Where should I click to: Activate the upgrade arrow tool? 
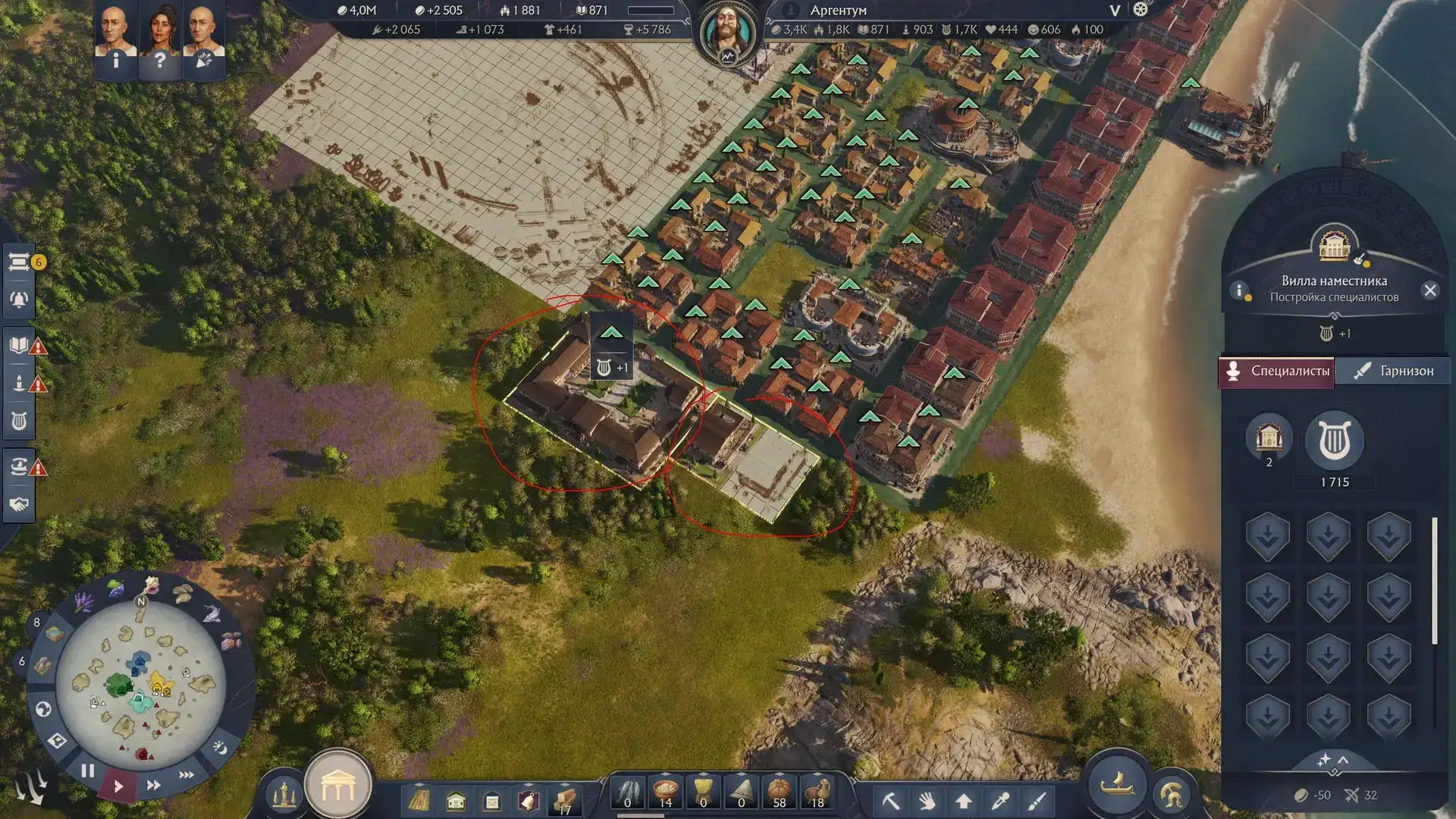pos(964,801)
